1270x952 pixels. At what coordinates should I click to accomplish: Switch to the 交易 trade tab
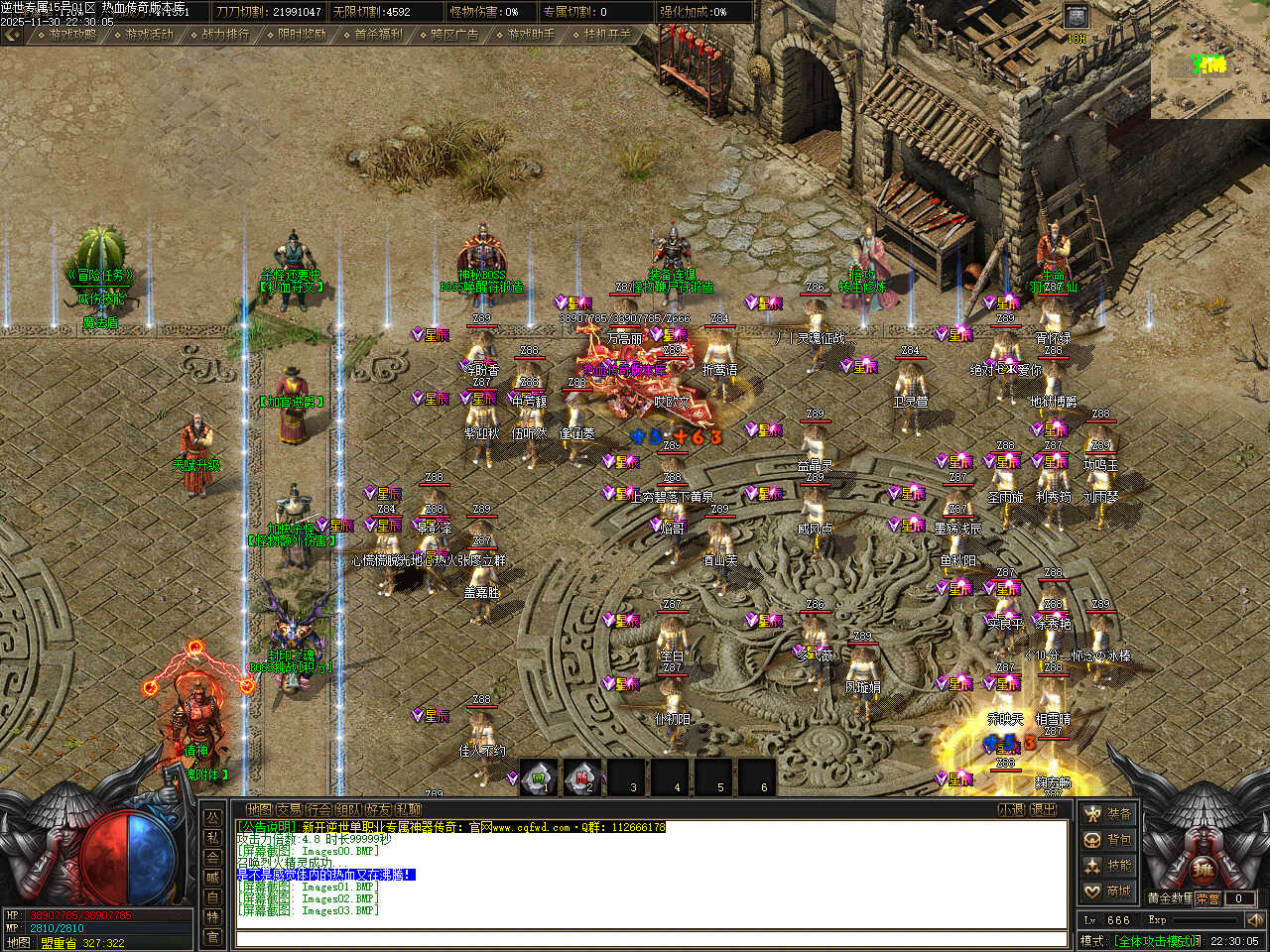[x=289, y=810]
